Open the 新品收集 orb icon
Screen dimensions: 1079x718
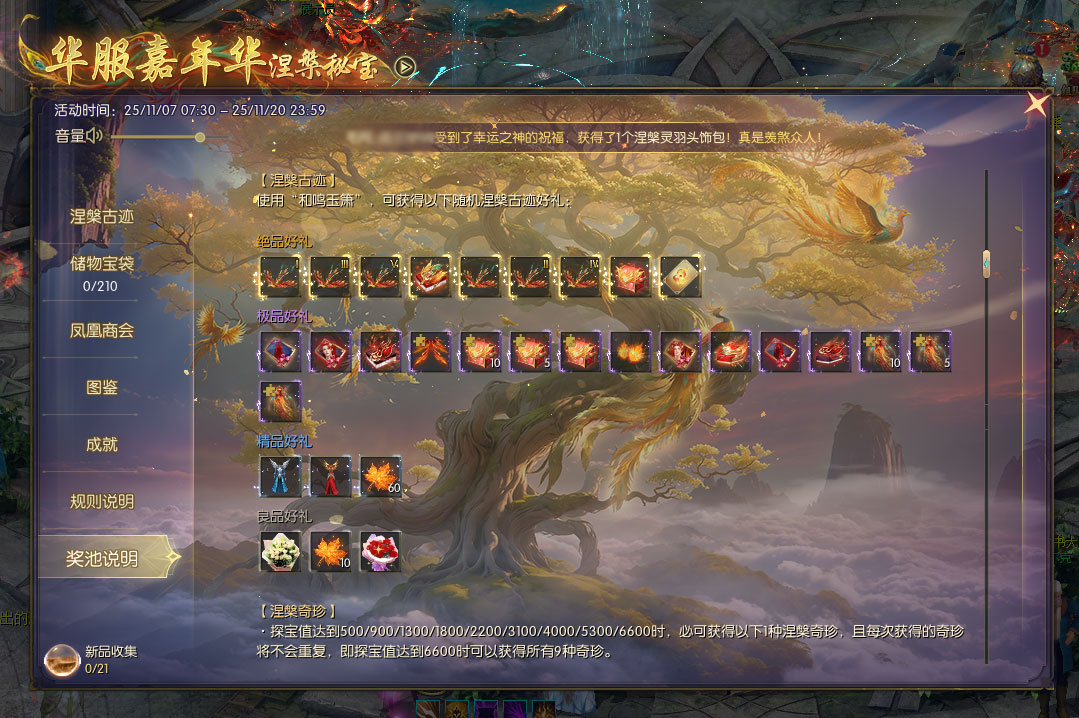(x=62, y=658)
